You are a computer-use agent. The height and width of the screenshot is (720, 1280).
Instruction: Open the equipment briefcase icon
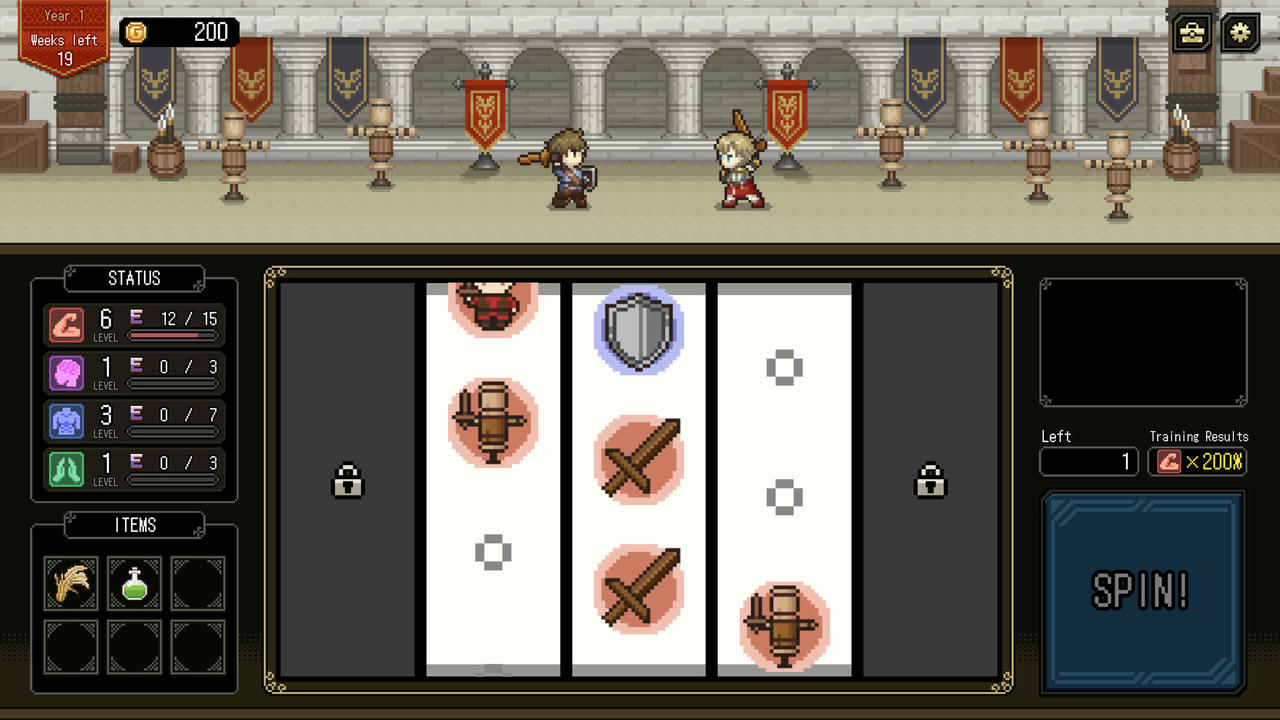pyautogui.click(x=1190, y=33)
